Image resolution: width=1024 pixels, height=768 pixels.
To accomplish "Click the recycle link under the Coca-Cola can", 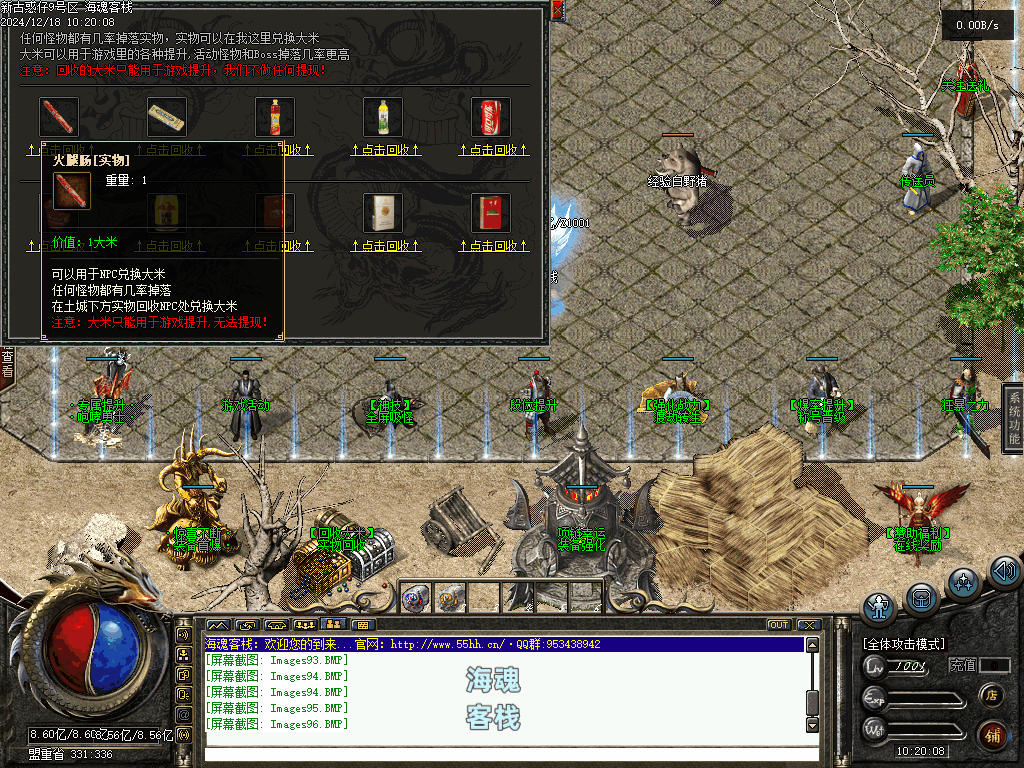I will (x=491, y=150).
